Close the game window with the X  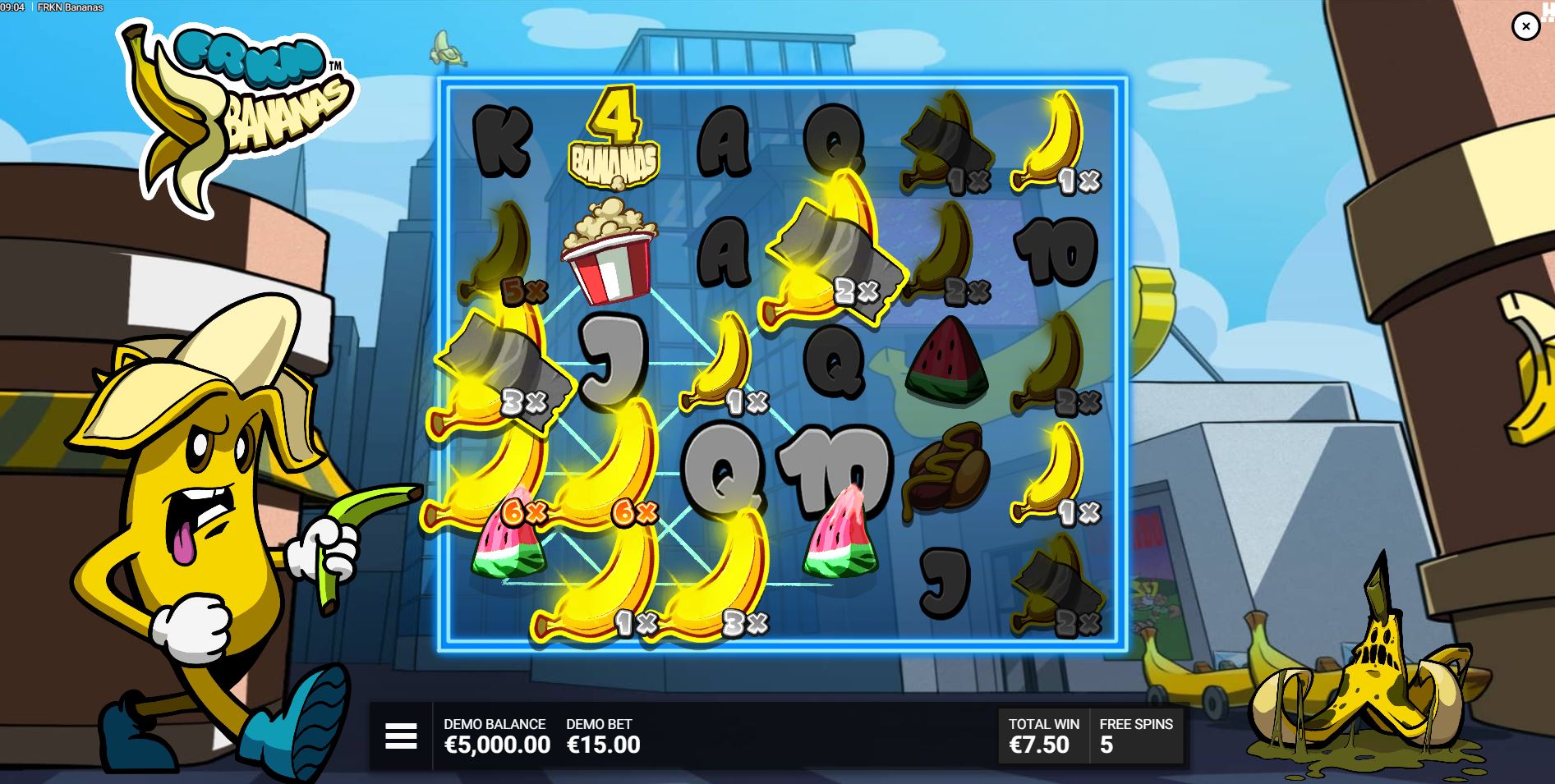point(1527,27)
